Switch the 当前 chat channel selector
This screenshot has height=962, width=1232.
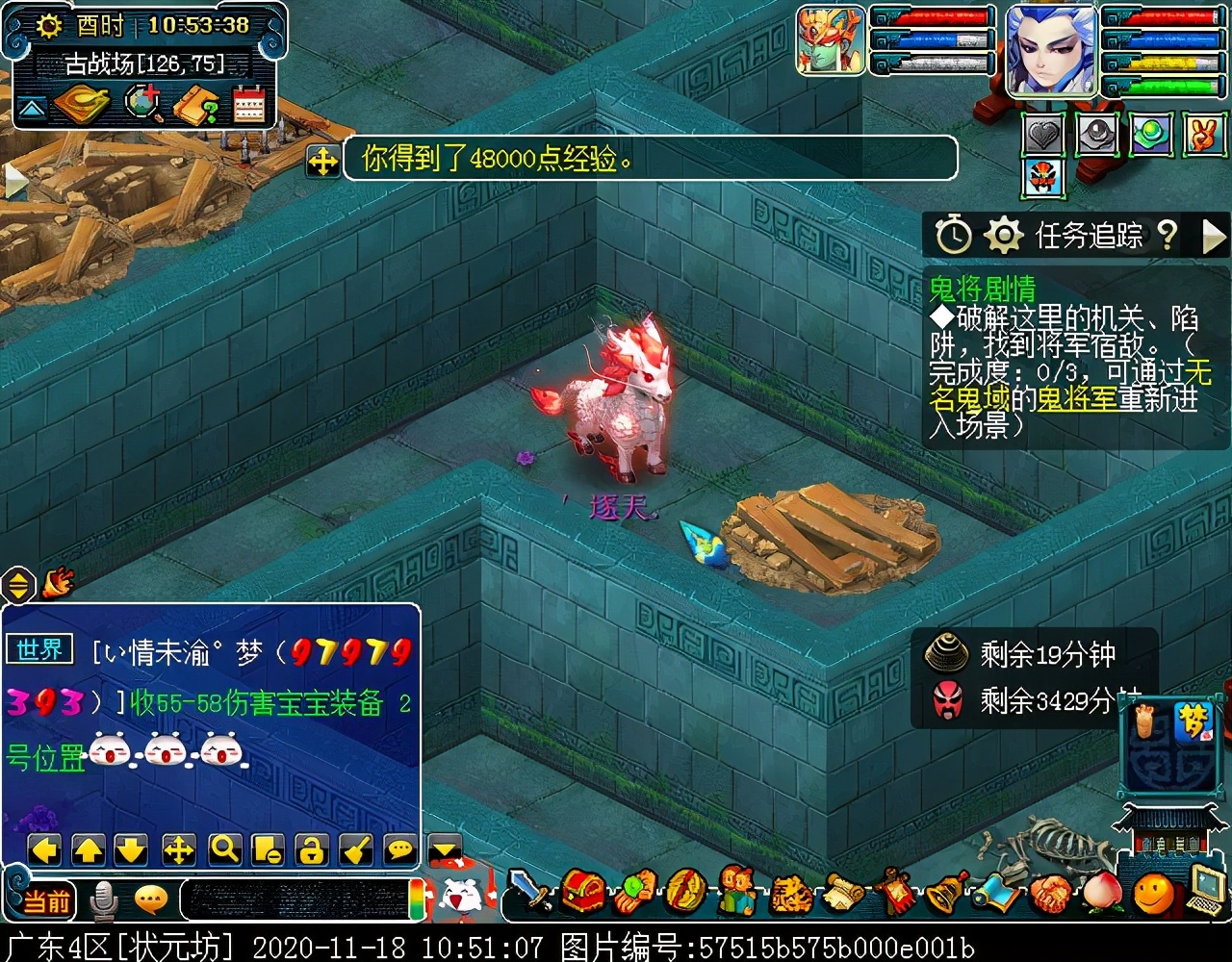tap(46, 900)
